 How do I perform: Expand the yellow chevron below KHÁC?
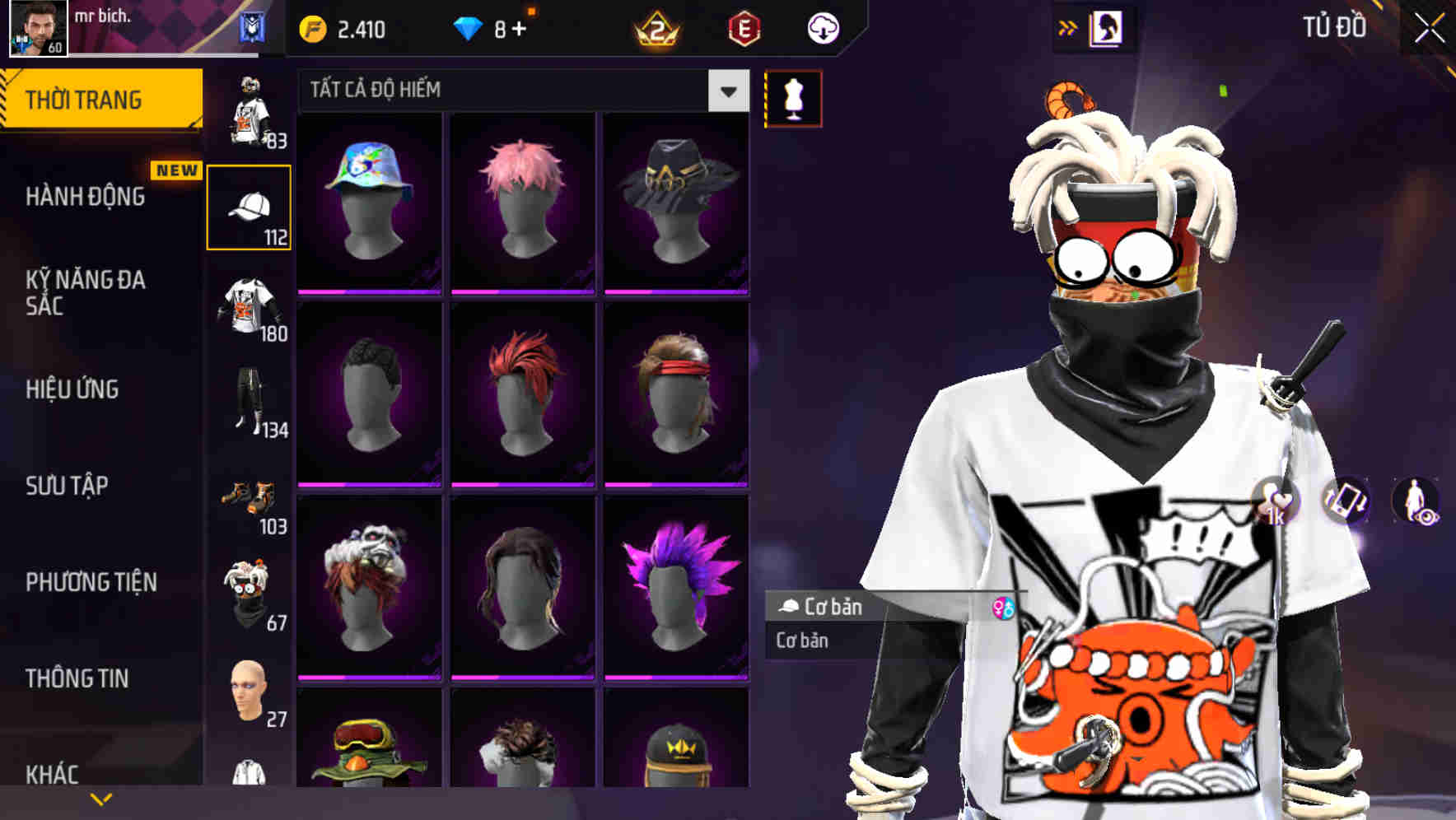pyautogui.click(x=102, y=798)
